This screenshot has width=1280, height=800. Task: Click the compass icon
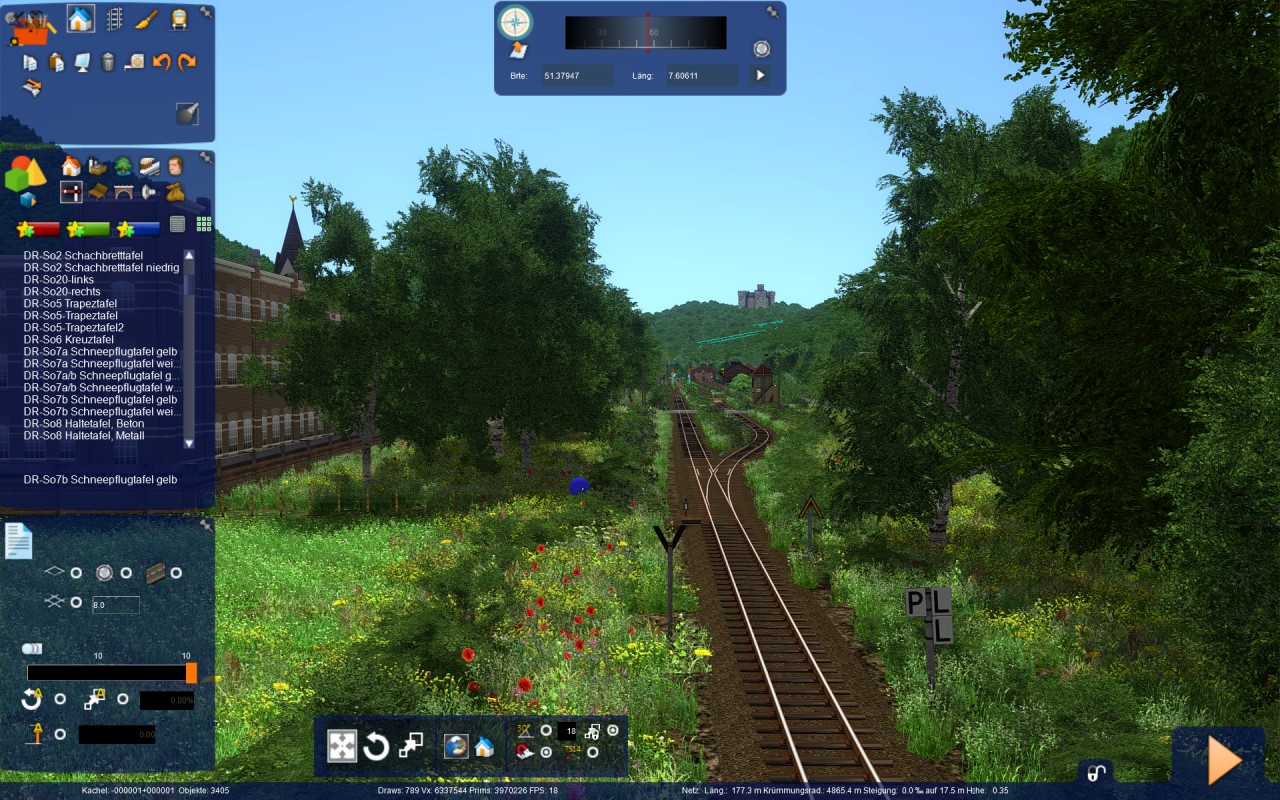click(x=516, y=21)
